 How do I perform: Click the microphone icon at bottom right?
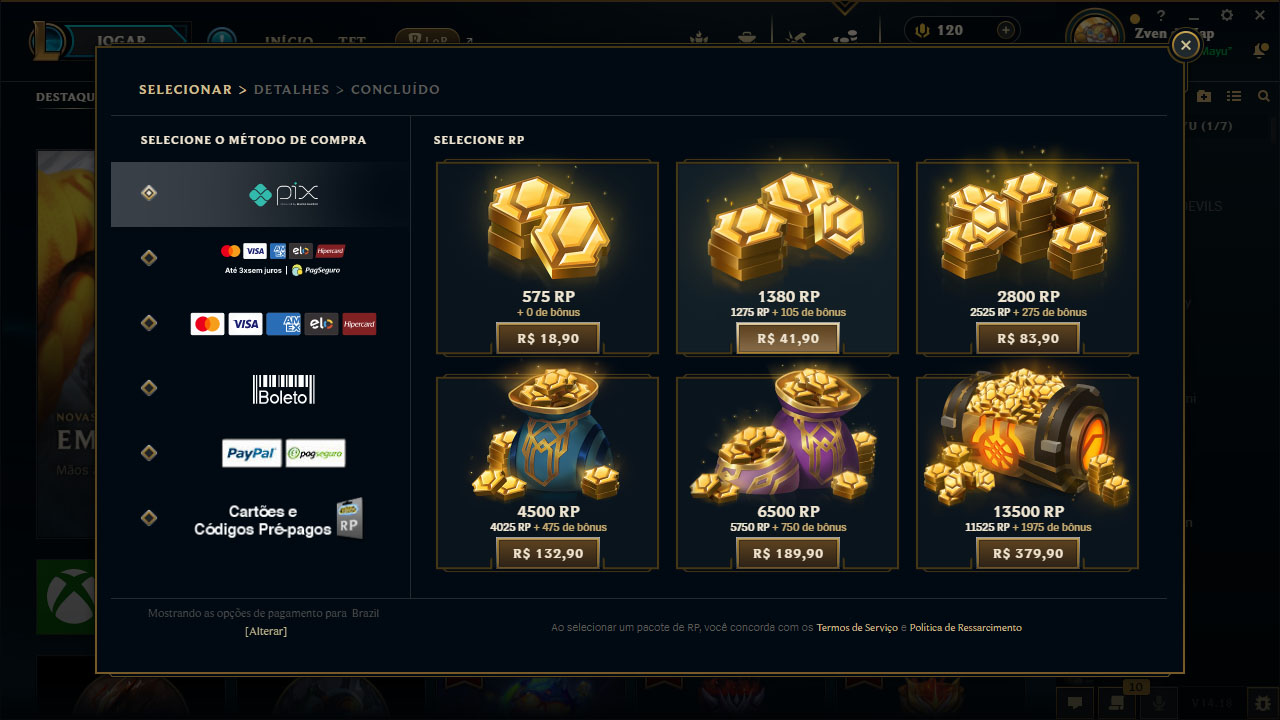point(1159,703)
